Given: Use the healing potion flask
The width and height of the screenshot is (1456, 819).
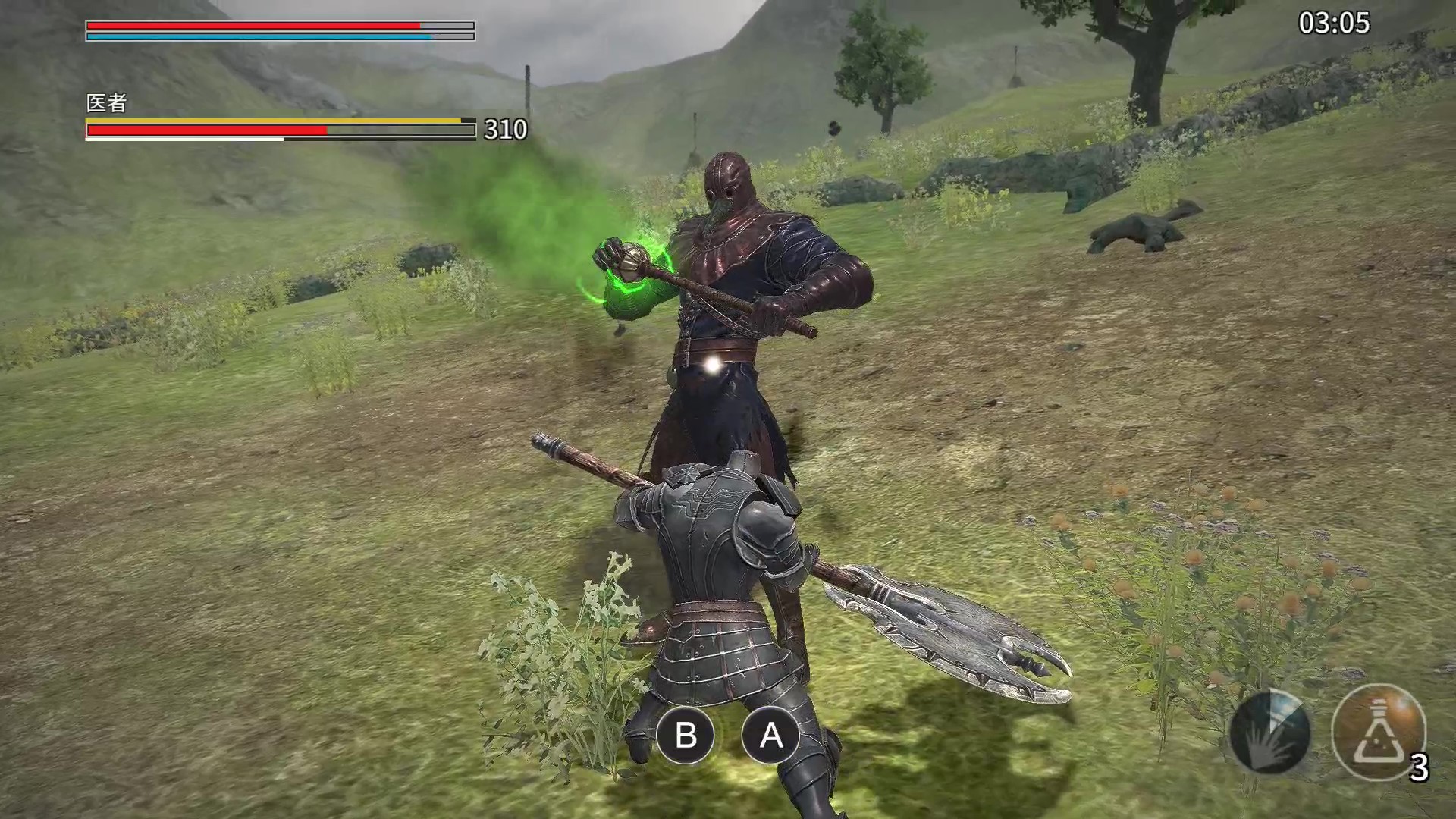Looking at the screenshot, I should tap(1378, 732).
